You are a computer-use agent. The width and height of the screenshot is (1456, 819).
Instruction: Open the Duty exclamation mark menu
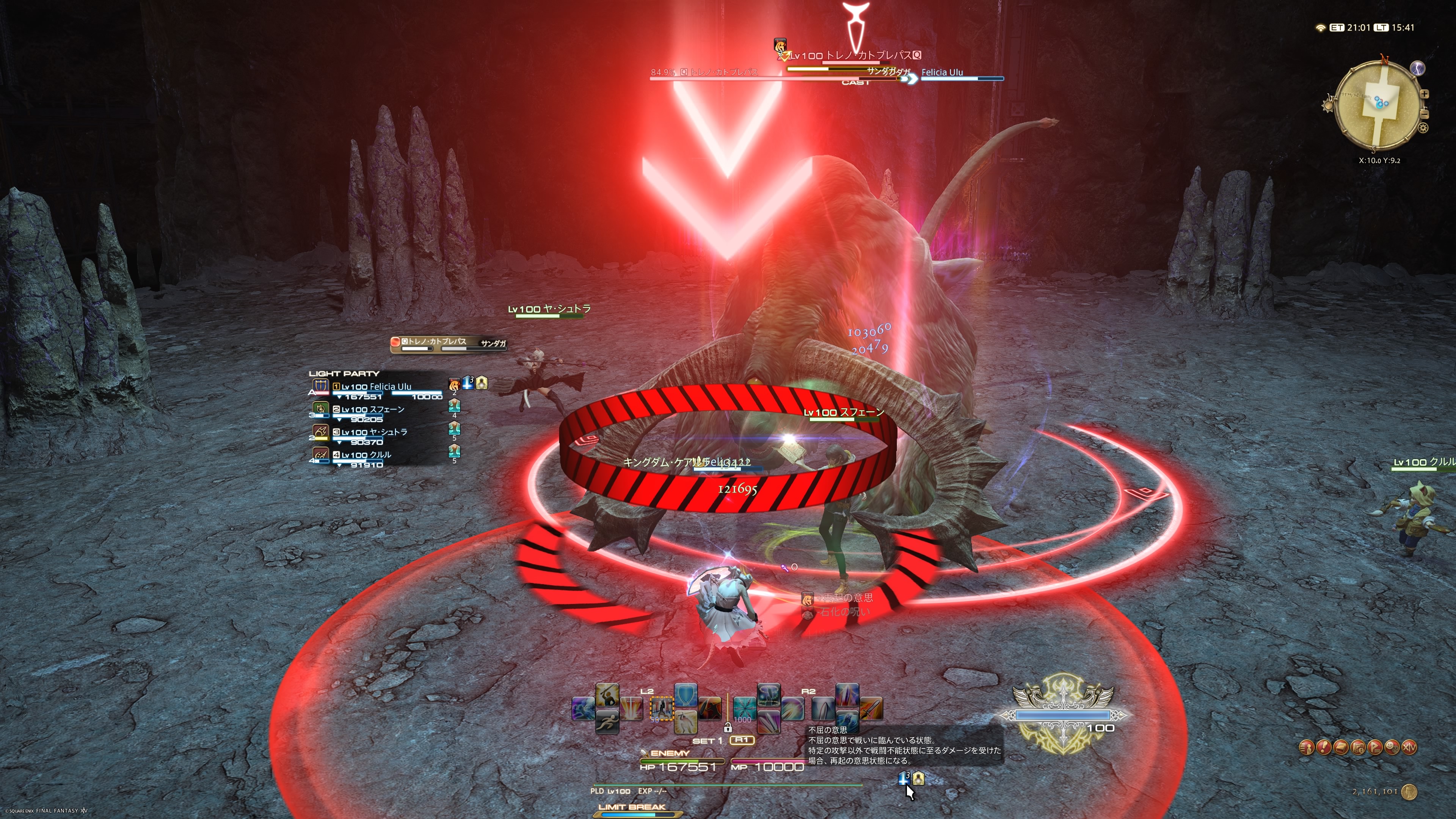(1324, 748)
